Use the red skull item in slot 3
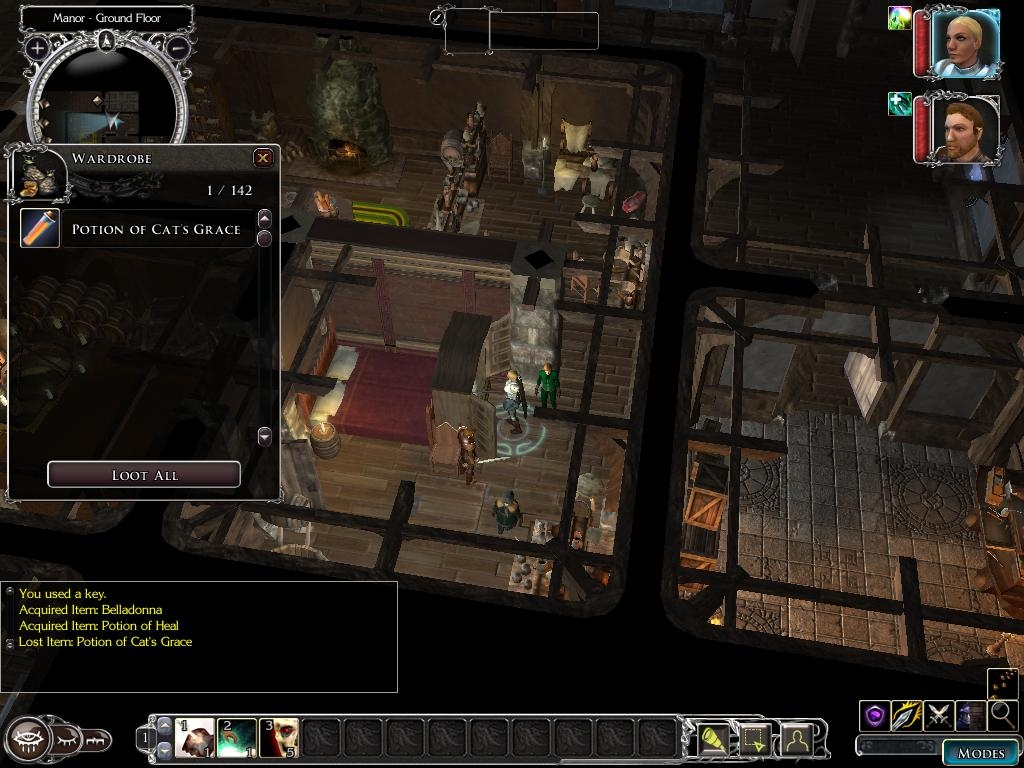The width and height of the screenshot is (1024, 768). [279, 739]
